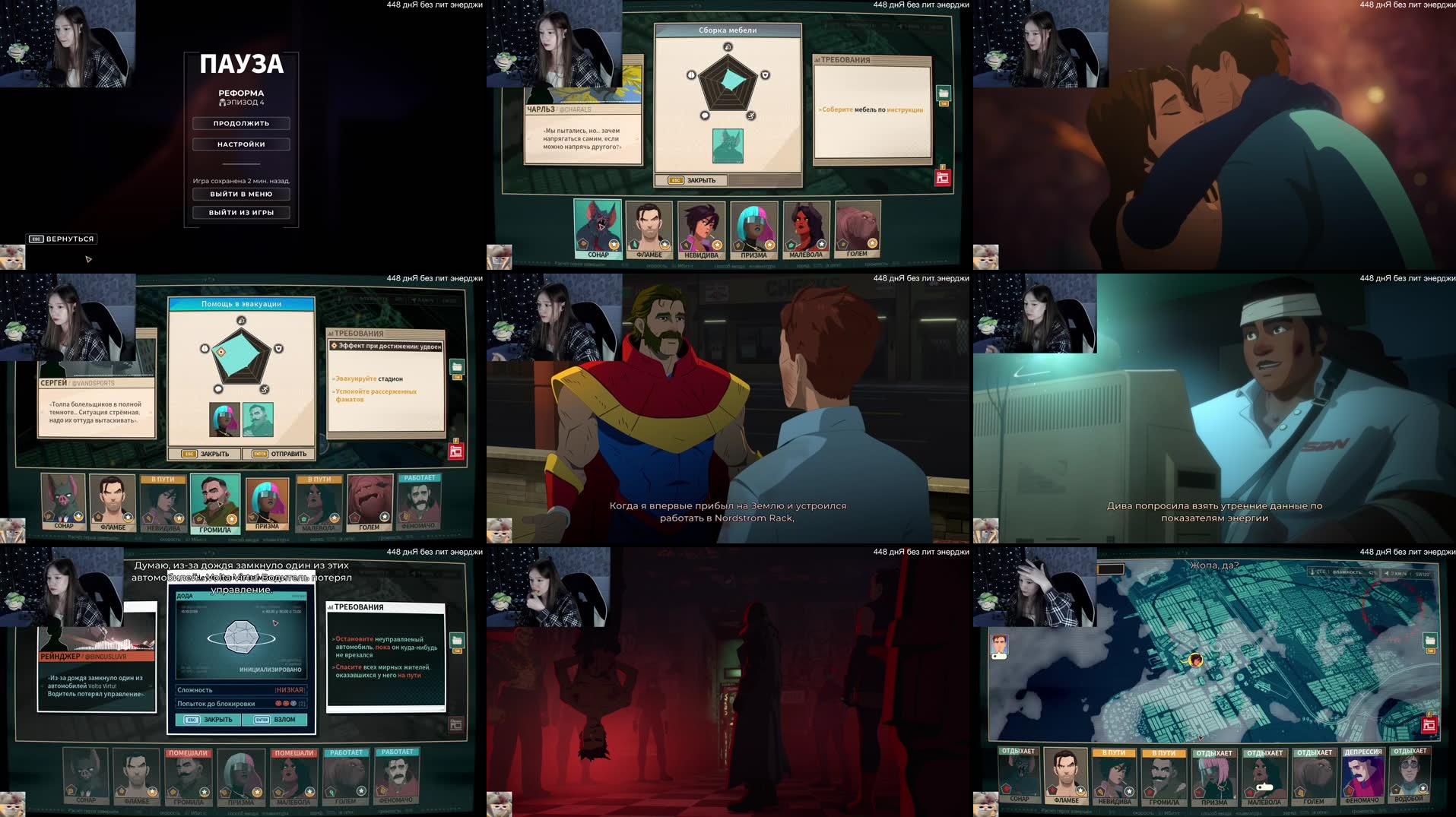Click the red envelope icon in Помощь в эвакуации screen
The image size is (1456, 817).
(455, 451)
